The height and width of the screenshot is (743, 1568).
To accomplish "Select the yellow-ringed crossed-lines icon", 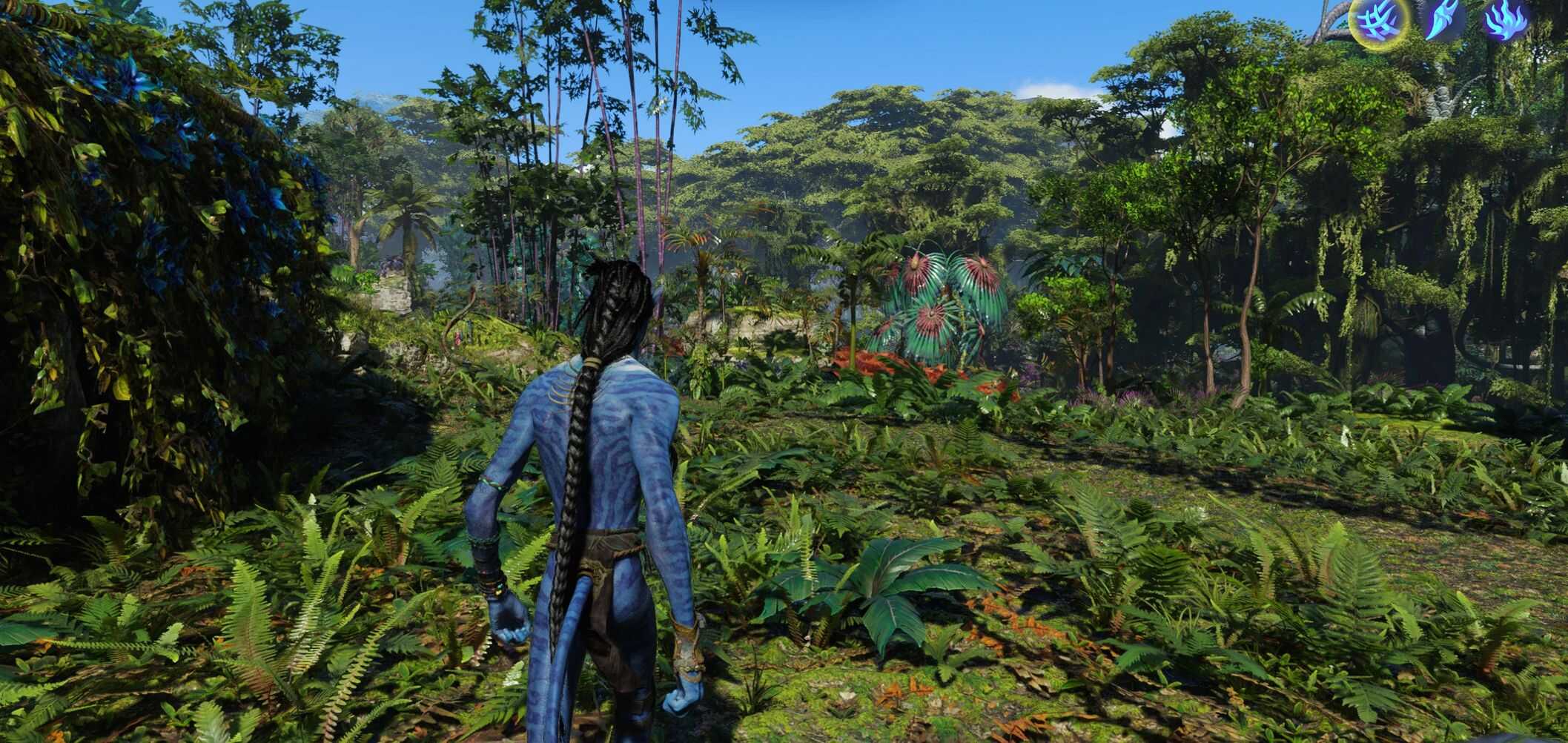I will (1380, 20).
